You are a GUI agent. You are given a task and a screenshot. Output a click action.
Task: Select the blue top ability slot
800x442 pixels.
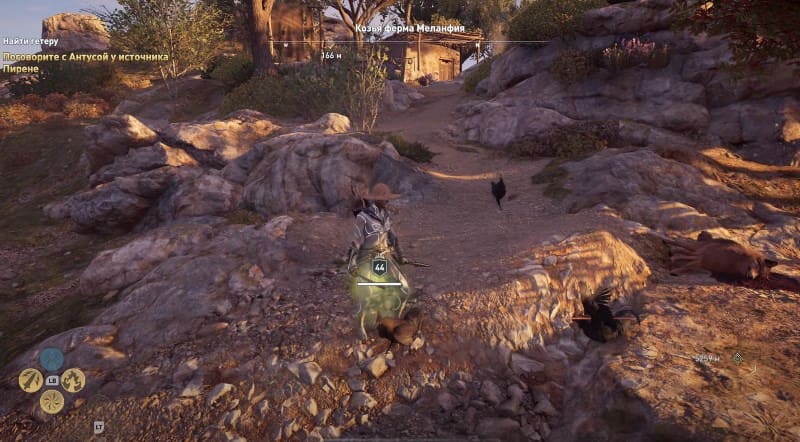pyautogui.click(x=52, y=359)
